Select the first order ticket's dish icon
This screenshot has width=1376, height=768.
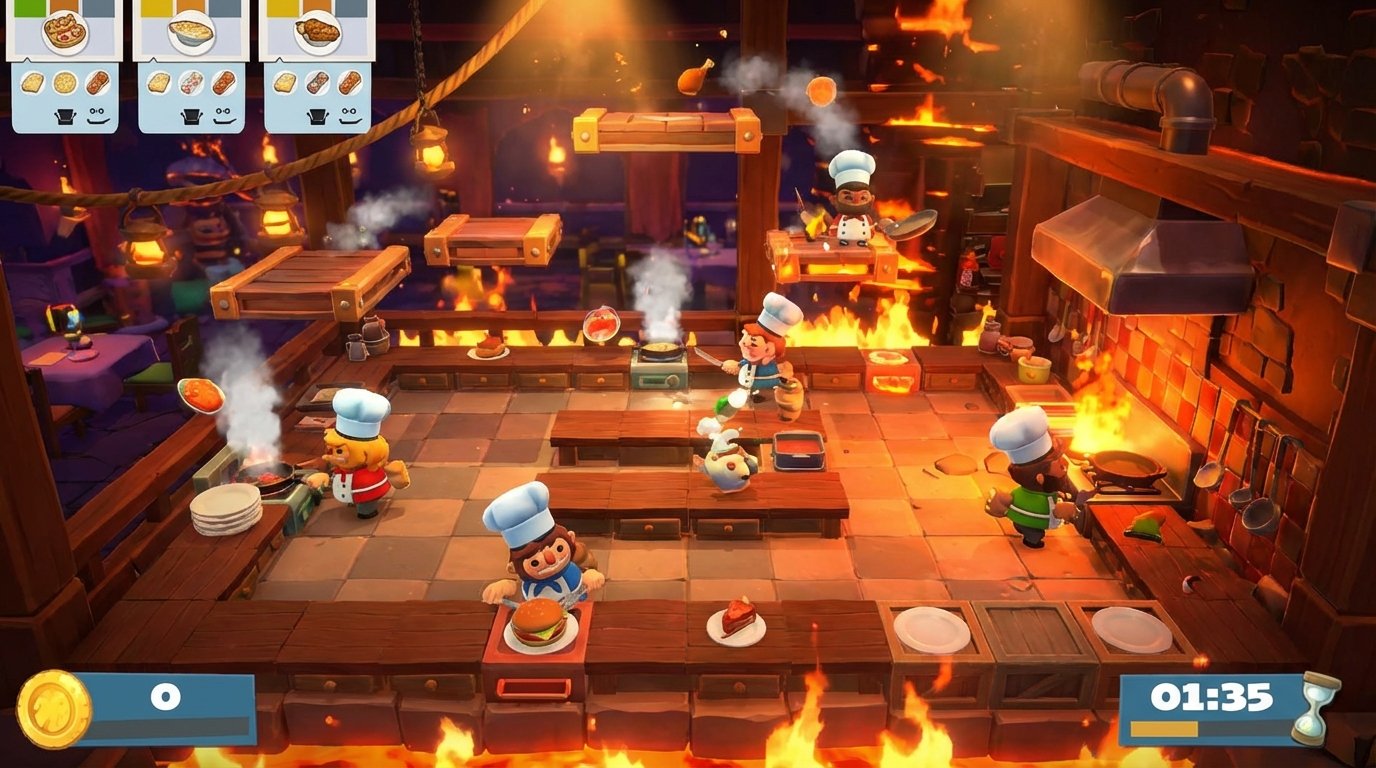click(67, 31)
